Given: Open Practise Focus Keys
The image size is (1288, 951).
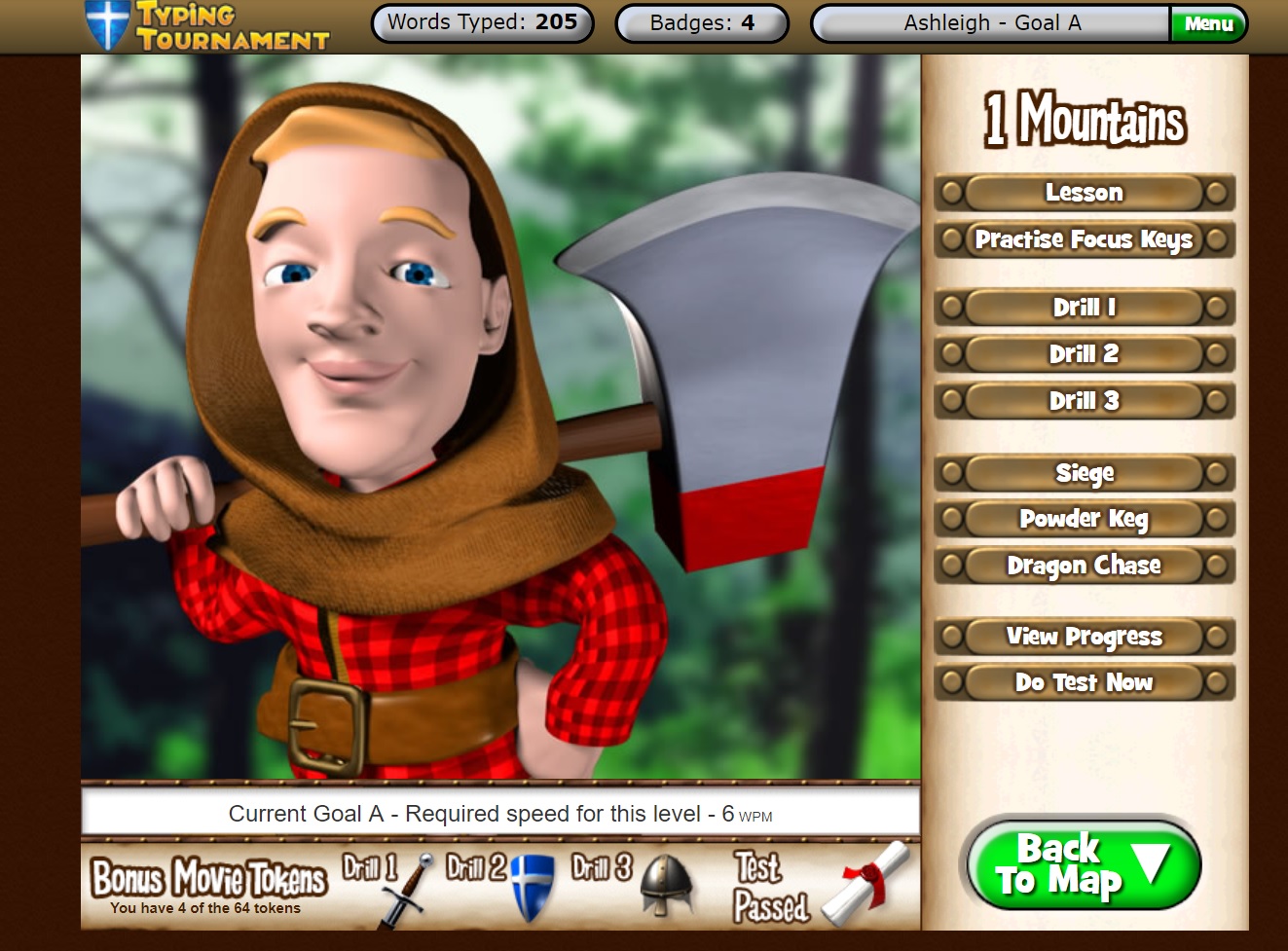Looking at the screenshot, I should pyautogui.click(x=1083, y=240).
